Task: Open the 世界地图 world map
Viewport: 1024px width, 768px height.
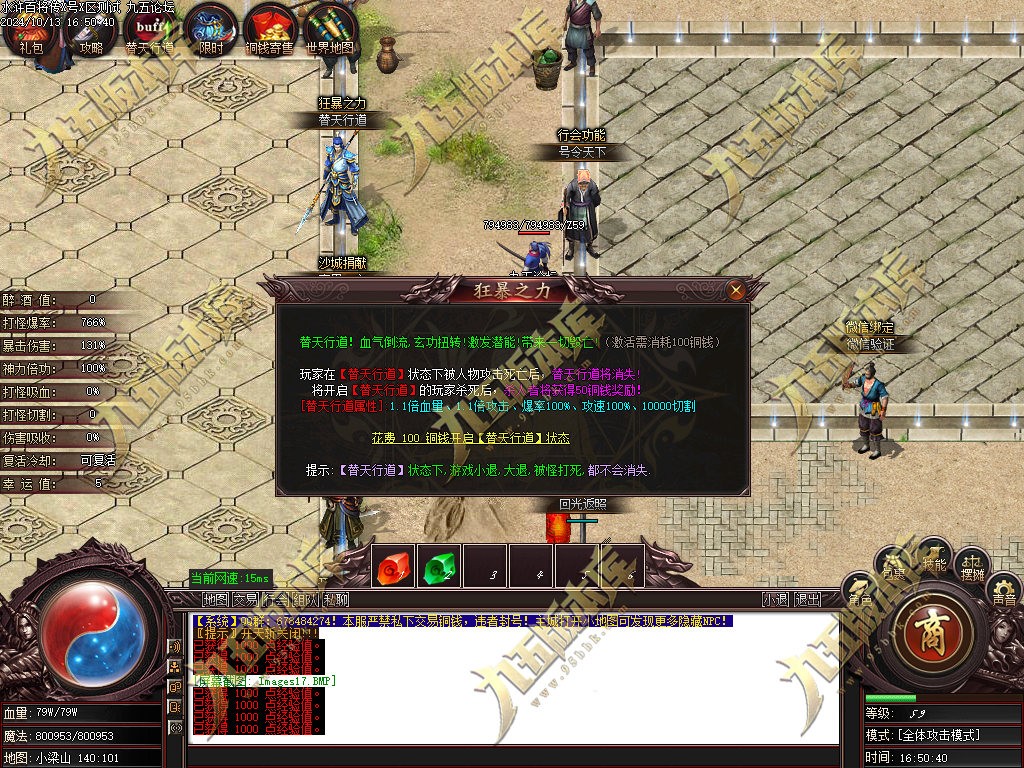Action: coord(331,30)
